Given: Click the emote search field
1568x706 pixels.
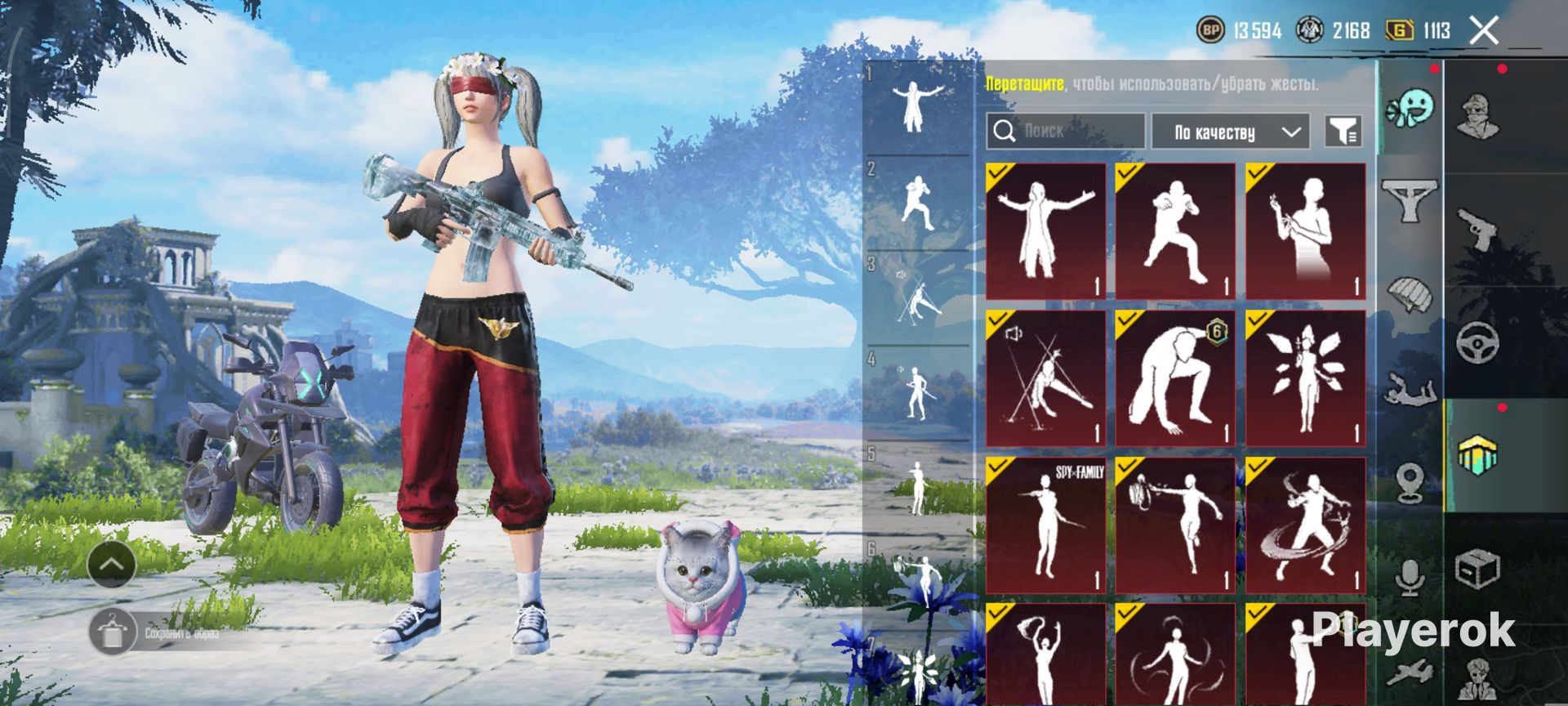Looking at the screenshot, I should (x=1066, y=131).
